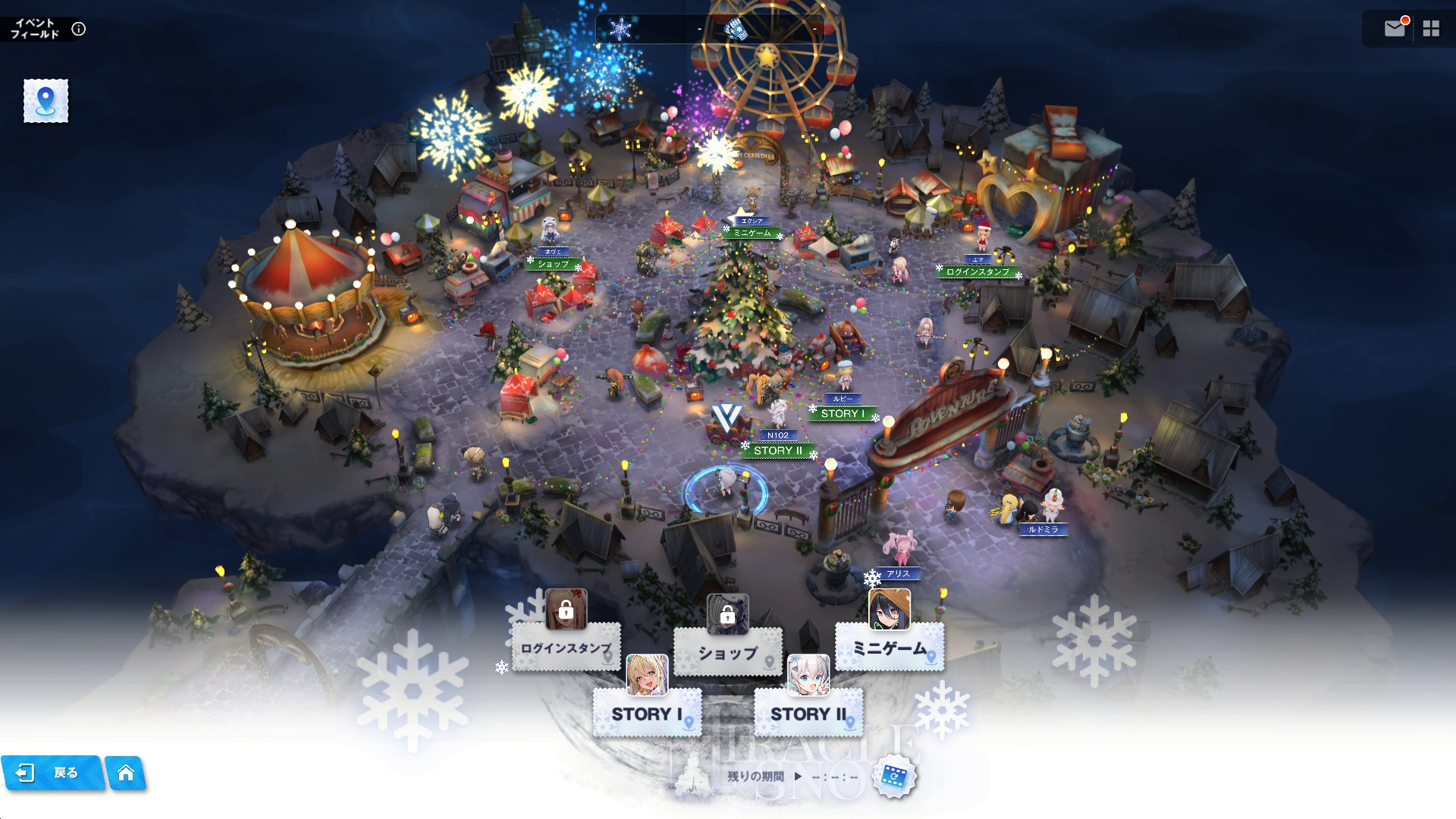Click the STORY I map label
1456x819 pixels.
click(x=843, y=413)
